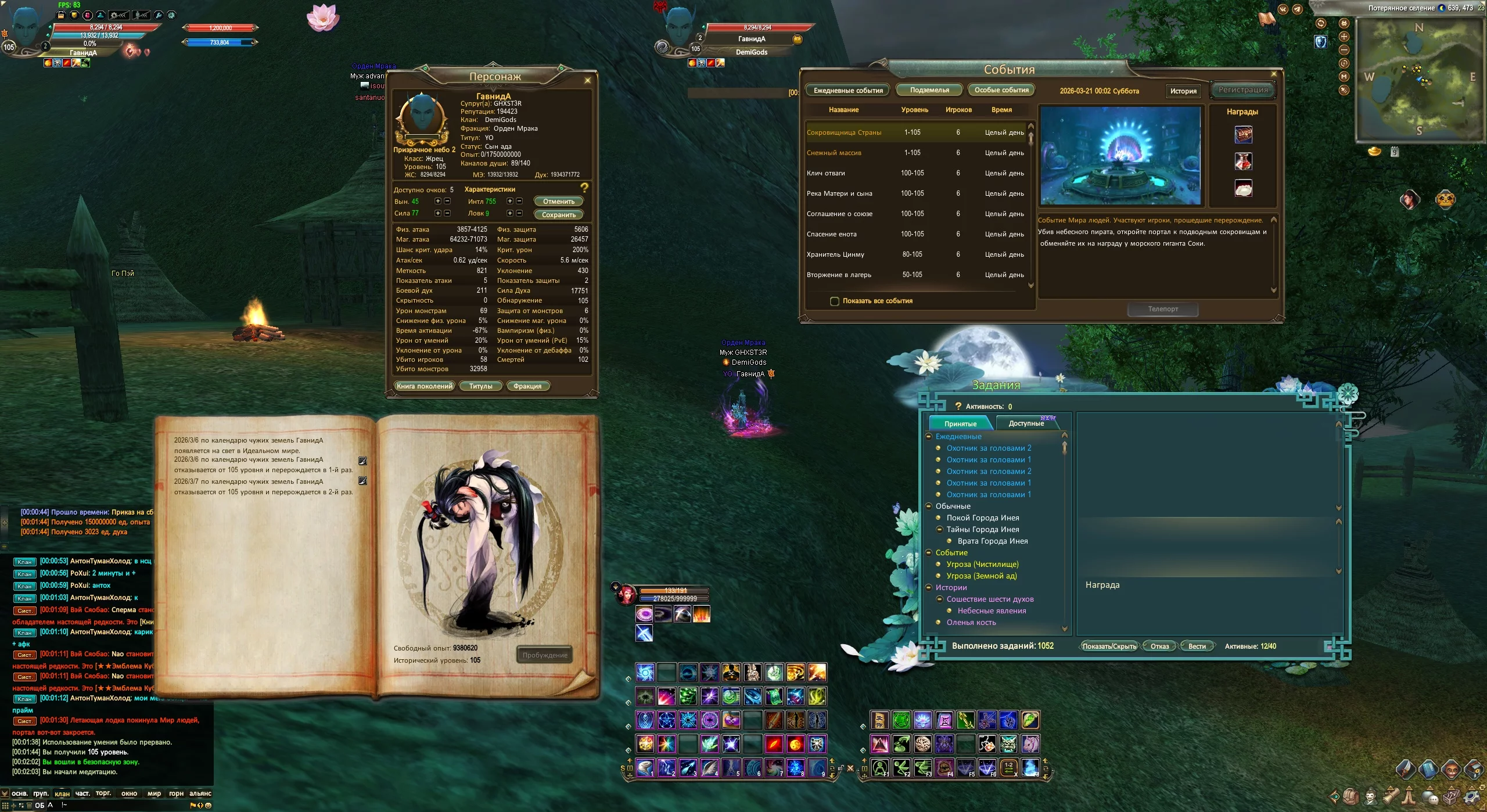
Task: Open the Книга поколений panel
Action: (424, 386)
